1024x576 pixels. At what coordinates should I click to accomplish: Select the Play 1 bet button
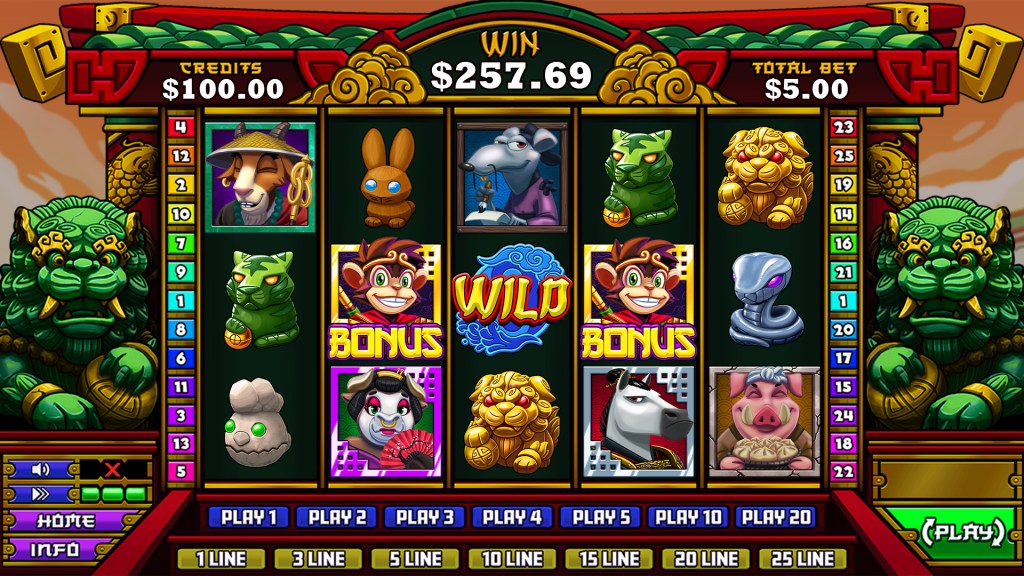(248, 517)
